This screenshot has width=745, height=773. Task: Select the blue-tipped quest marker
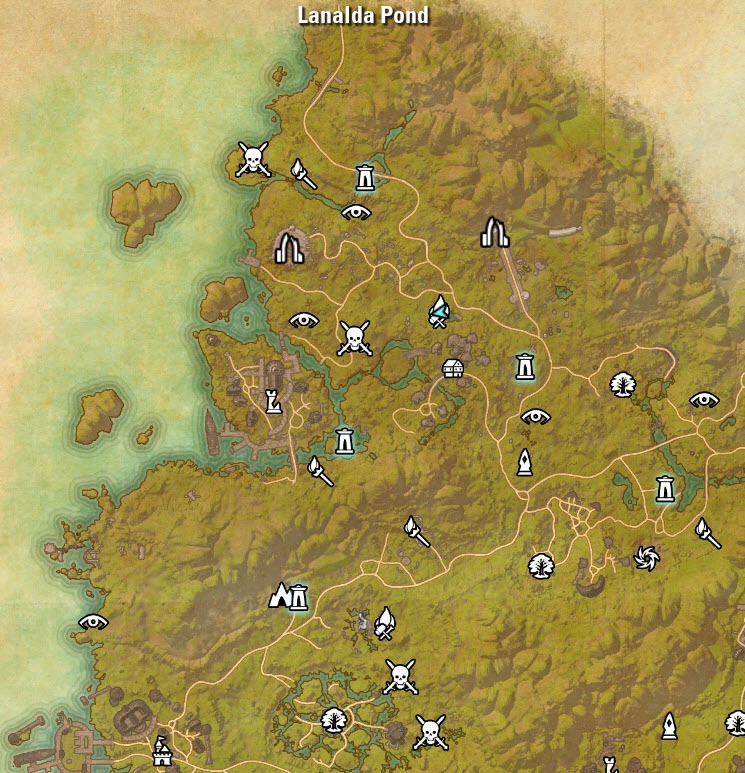[438, 312]
